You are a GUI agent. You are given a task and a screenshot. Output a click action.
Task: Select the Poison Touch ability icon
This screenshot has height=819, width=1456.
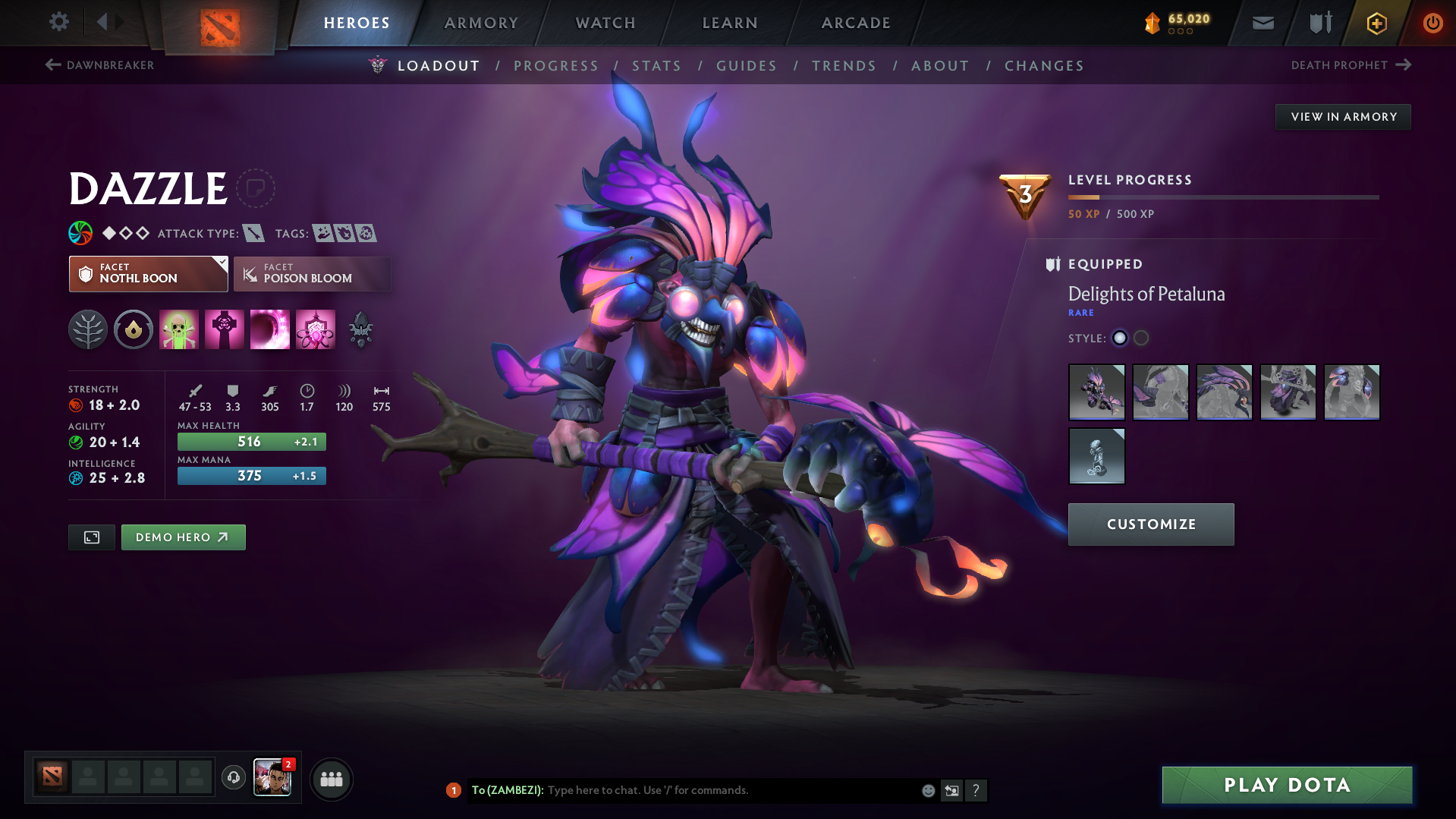(x=179, y=329)
